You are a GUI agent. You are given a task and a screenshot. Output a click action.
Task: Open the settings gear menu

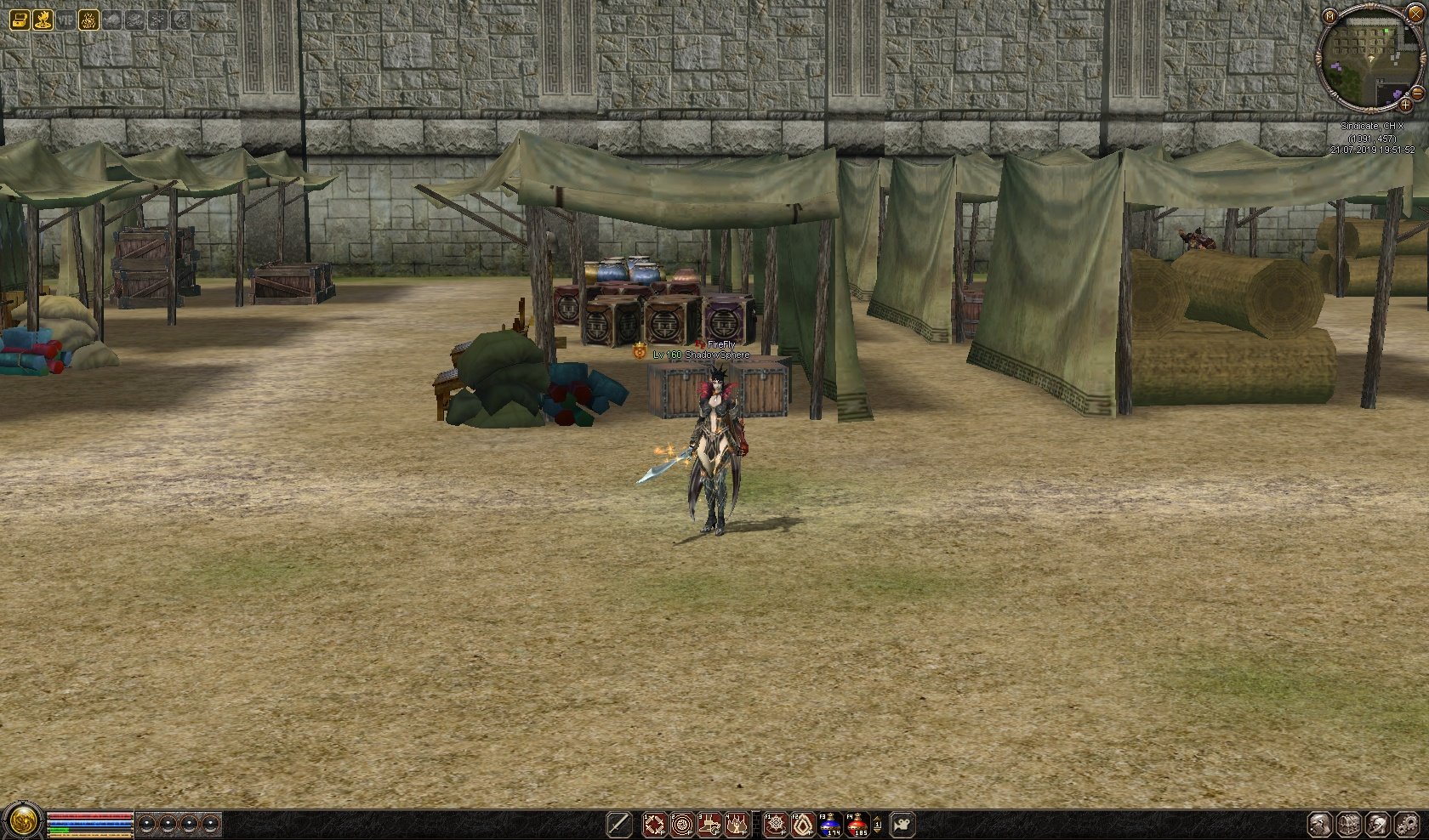[1407, 824]
